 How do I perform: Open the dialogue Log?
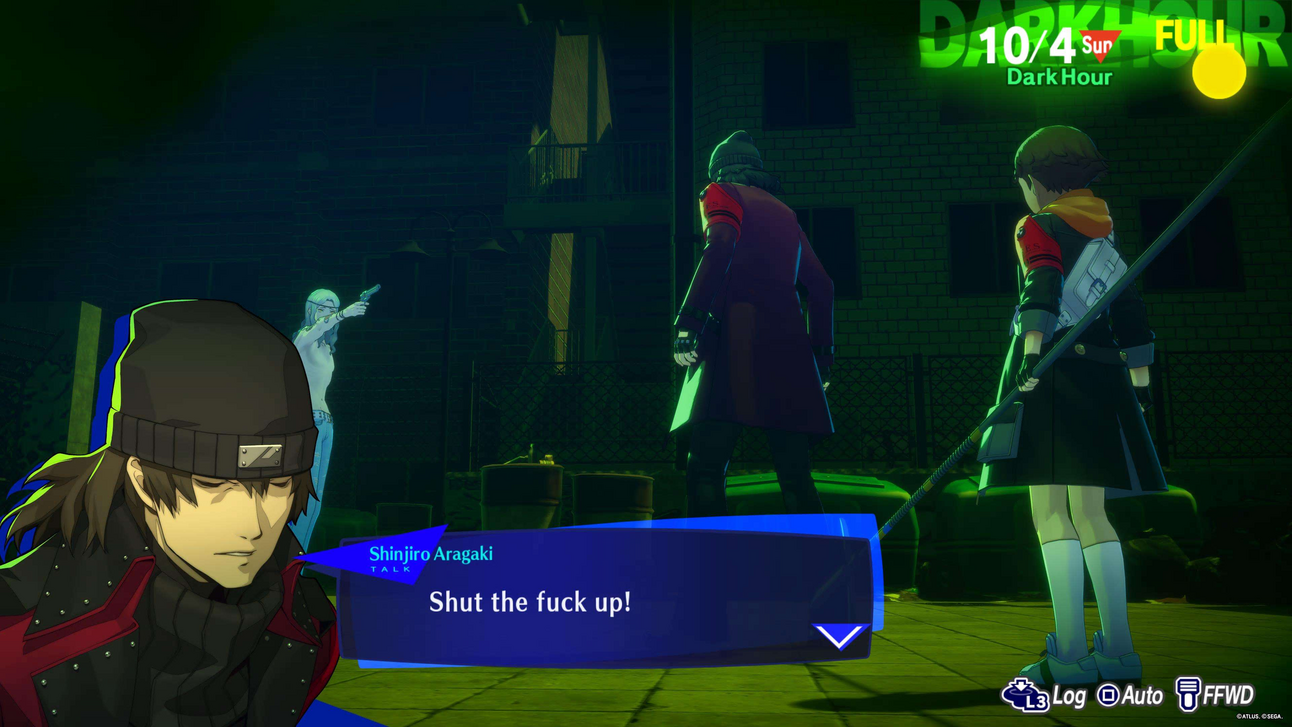pyautogui.click(x=1045, y=695)
